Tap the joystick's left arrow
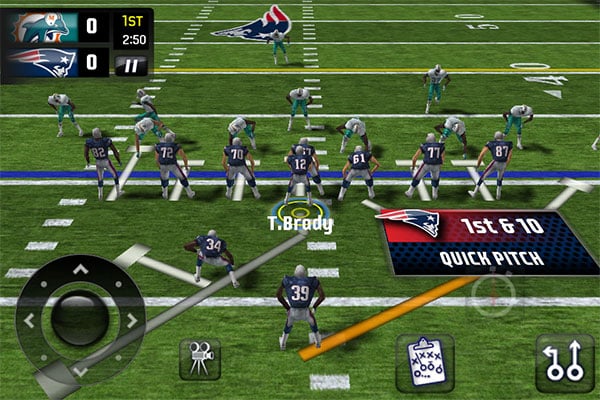This screenshot has height=400, width=600. coord(28,321)
